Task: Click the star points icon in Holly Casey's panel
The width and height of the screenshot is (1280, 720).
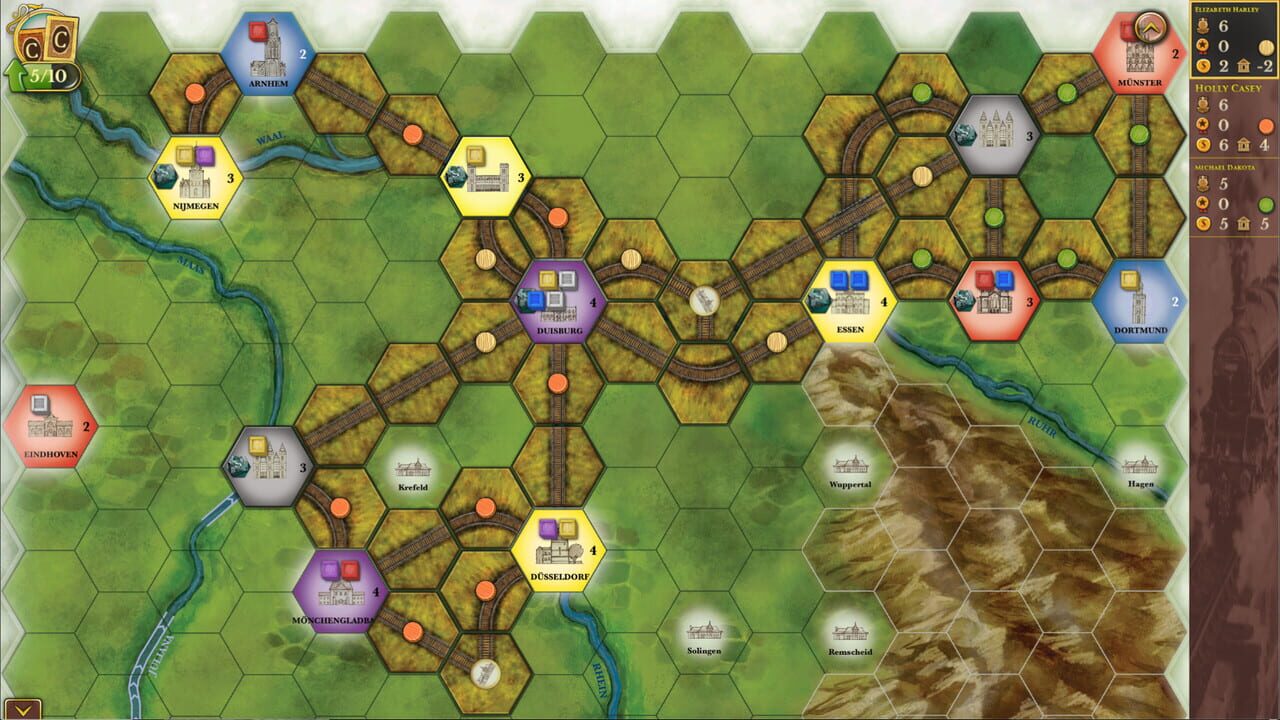Action: point(1204,123)
